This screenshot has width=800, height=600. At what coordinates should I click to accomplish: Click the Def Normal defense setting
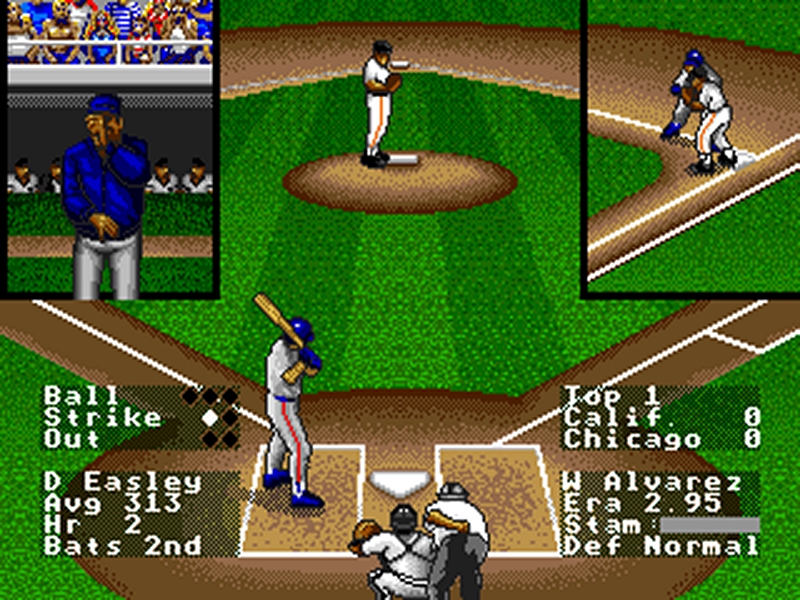(x=660, y=546)
